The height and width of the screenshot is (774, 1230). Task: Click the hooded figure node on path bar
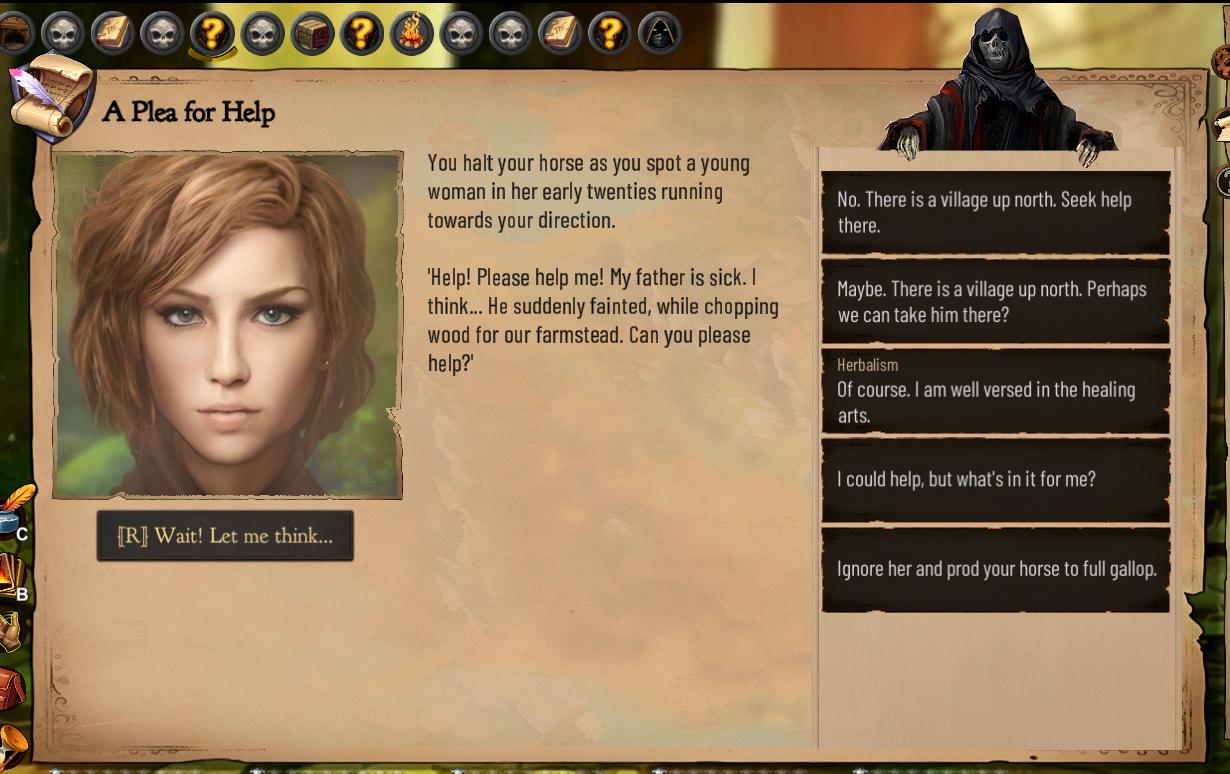tap(659, 33)
